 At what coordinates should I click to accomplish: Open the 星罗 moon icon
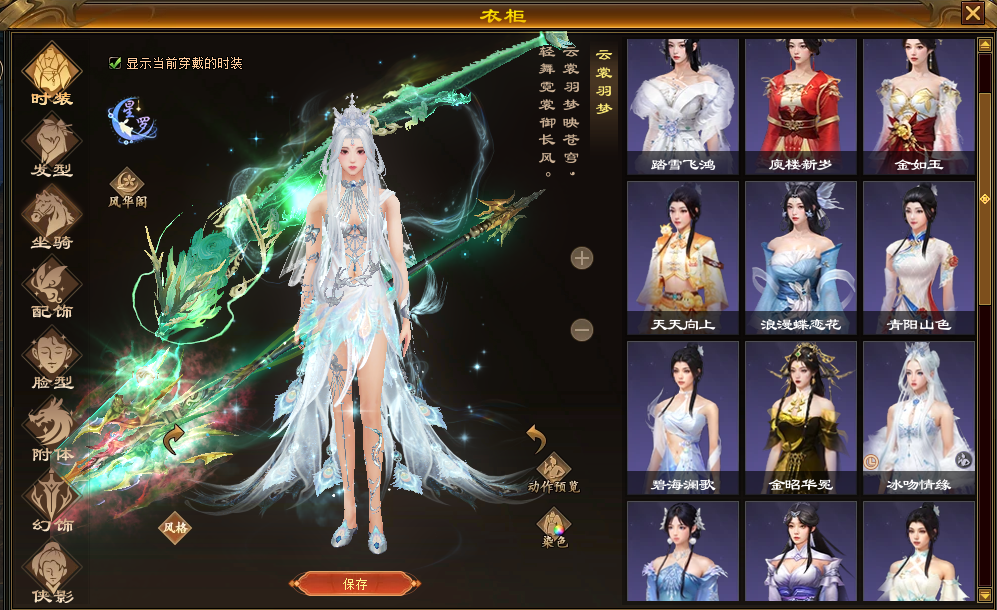(130, 118)
